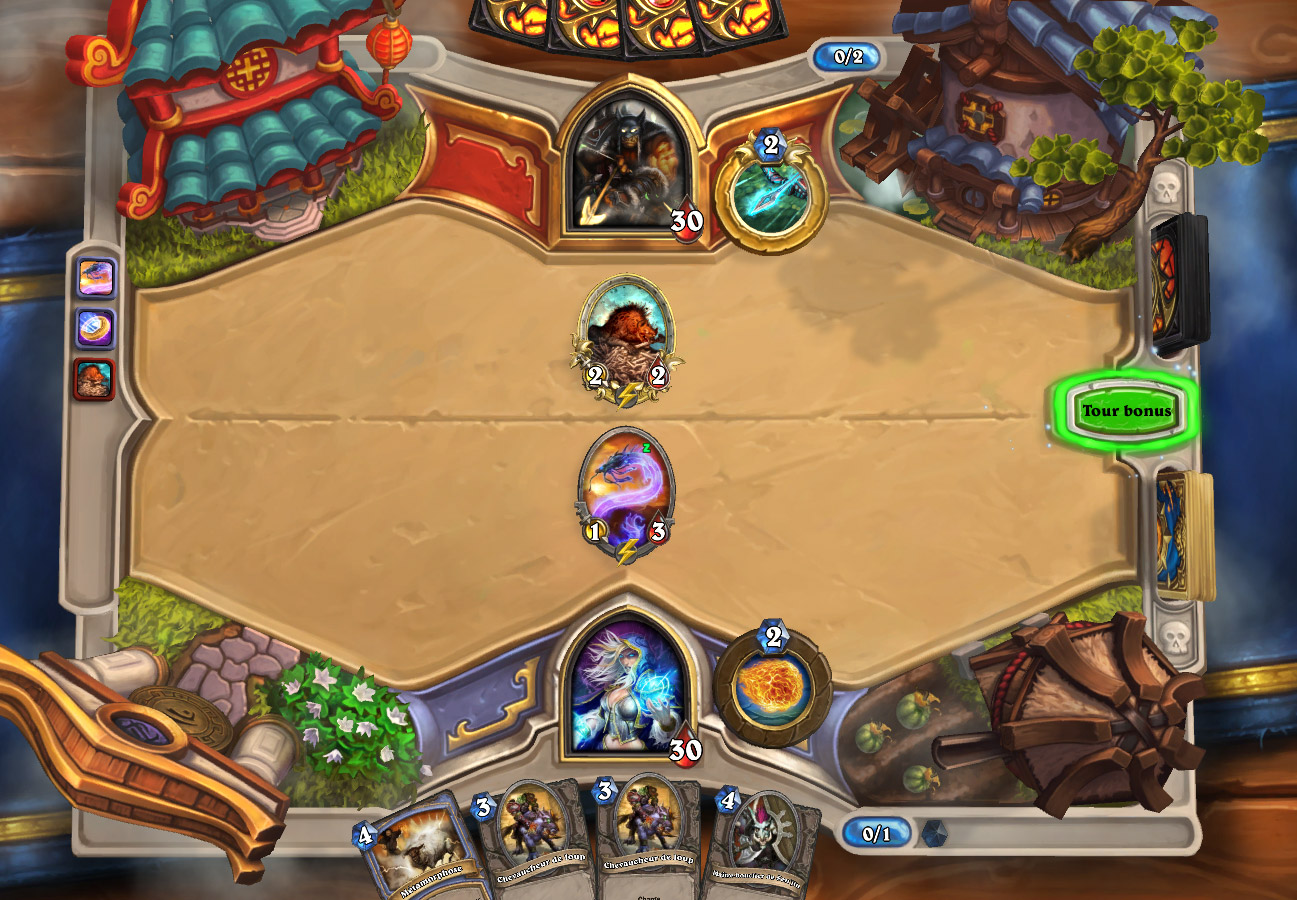Activate Jaina's fireball hero power
The height and width of the screenshot is (900, 1297).
[772, 686]
